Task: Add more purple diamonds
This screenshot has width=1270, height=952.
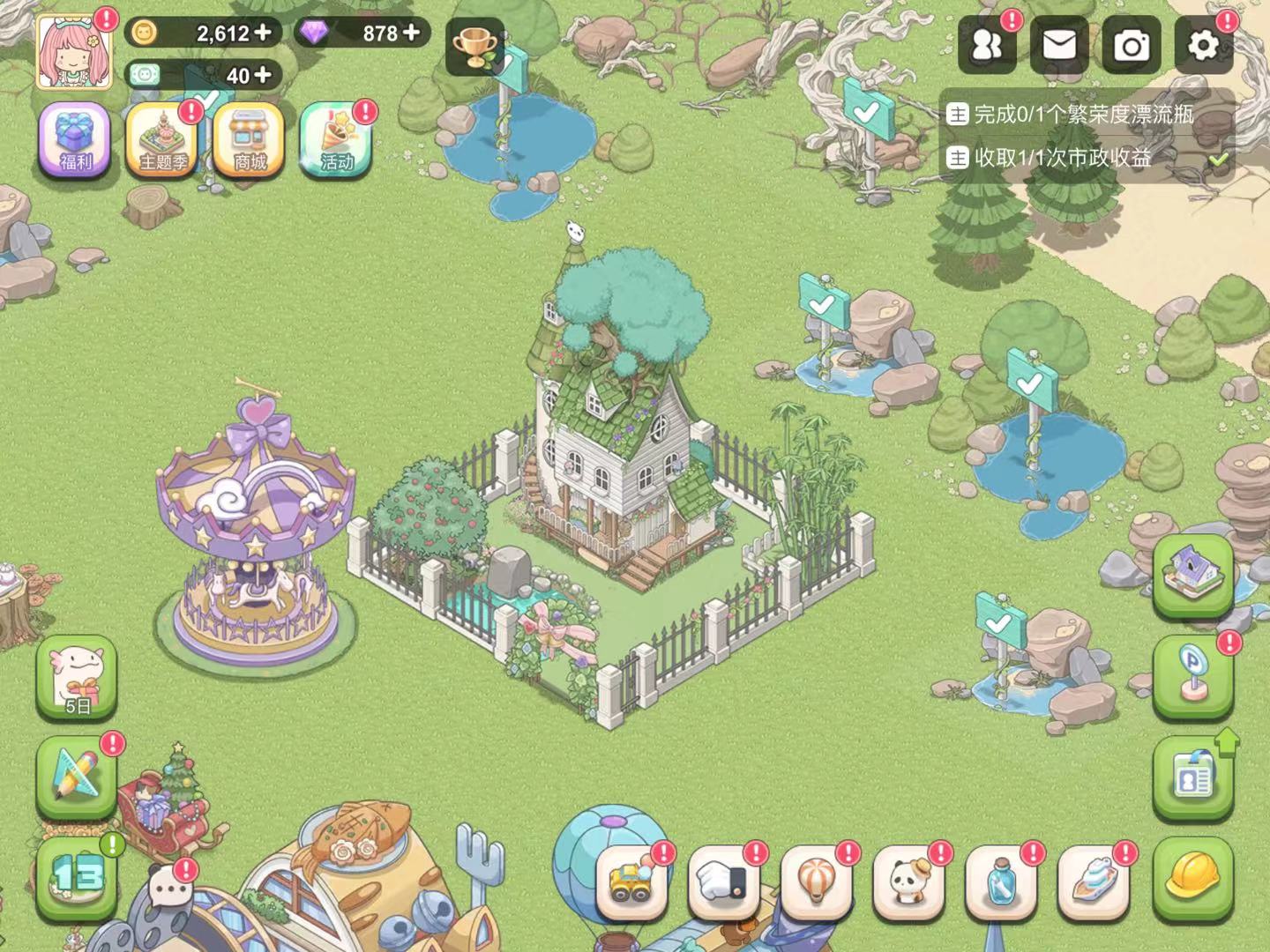Action: [x=411, y=33]
